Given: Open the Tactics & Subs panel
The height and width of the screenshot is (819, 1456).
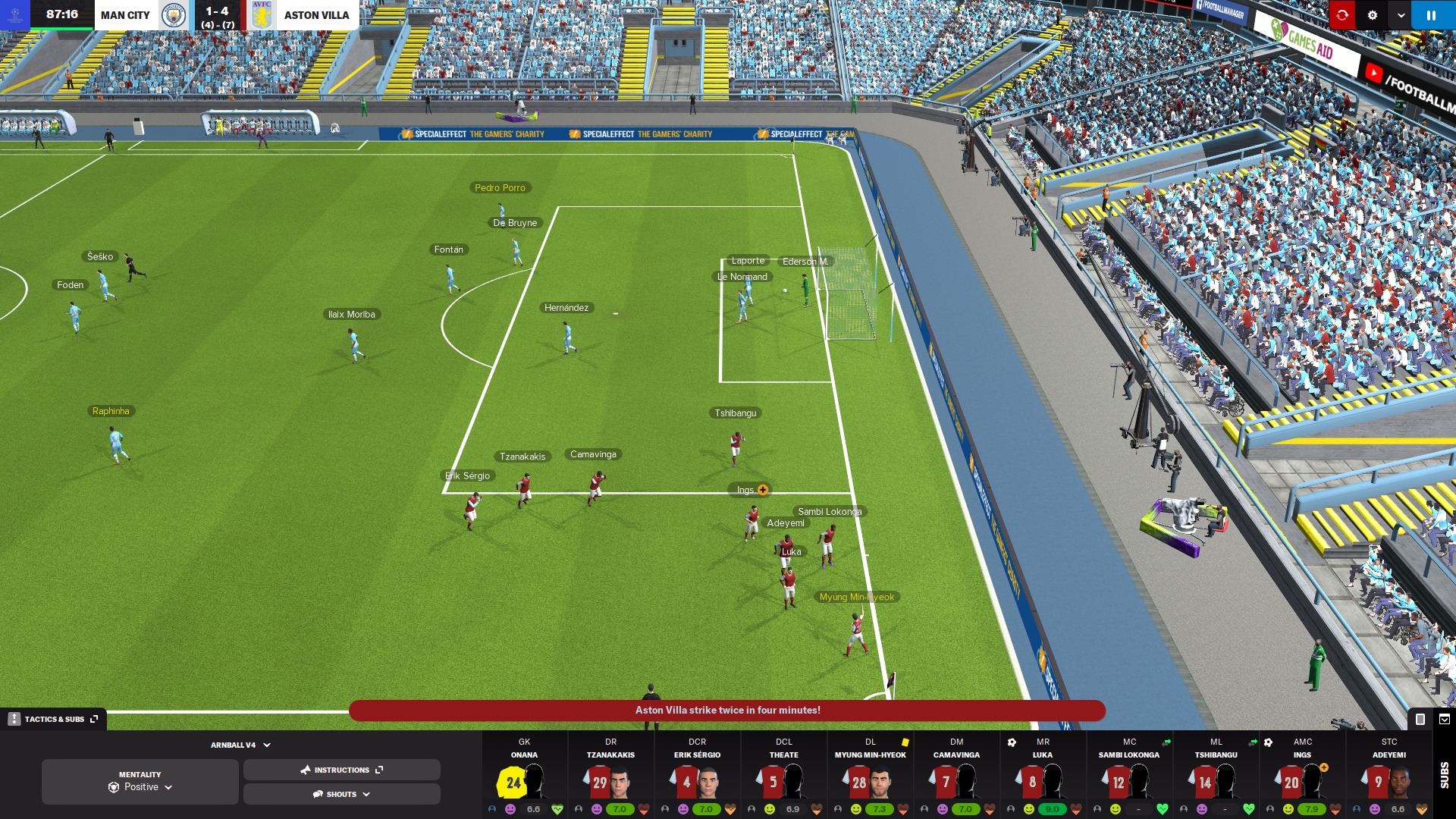Looking at the screenshot, I should point(54,719).
